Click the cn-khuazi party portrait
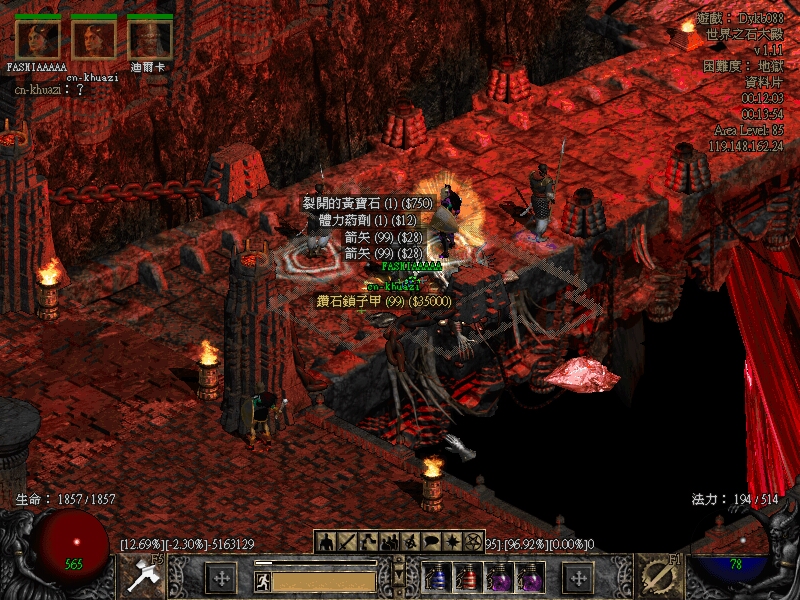Viewport: 800px width, 600px height. 93,39
